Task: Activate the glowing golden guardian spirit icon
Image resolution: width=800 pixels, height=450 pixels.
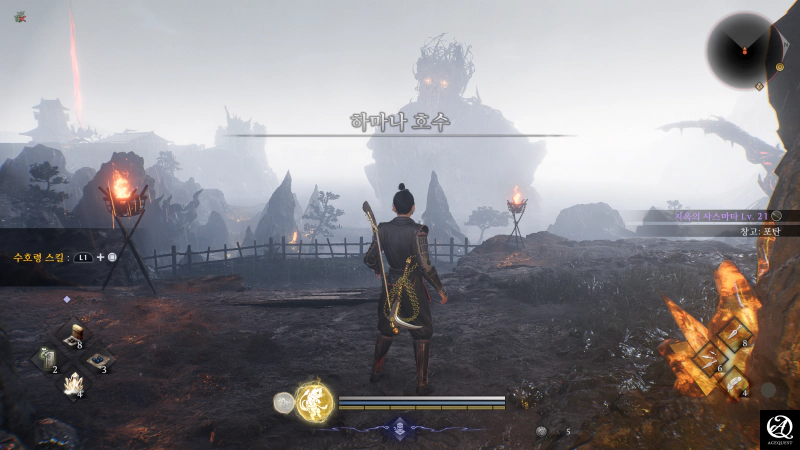Action: pos(314,400)
